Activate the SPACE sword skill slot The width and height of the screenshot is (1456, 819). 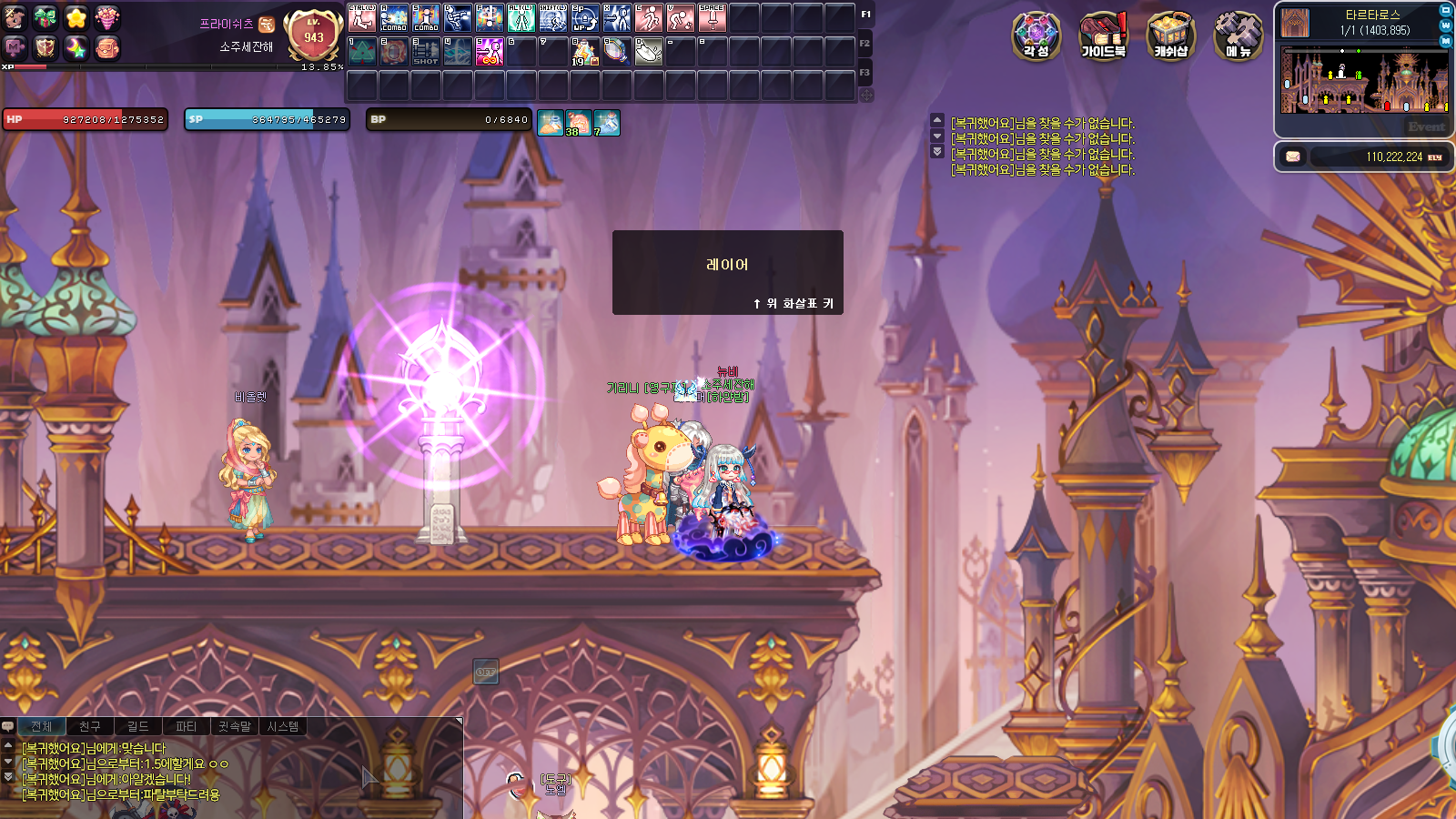click(x=713, y=18)
